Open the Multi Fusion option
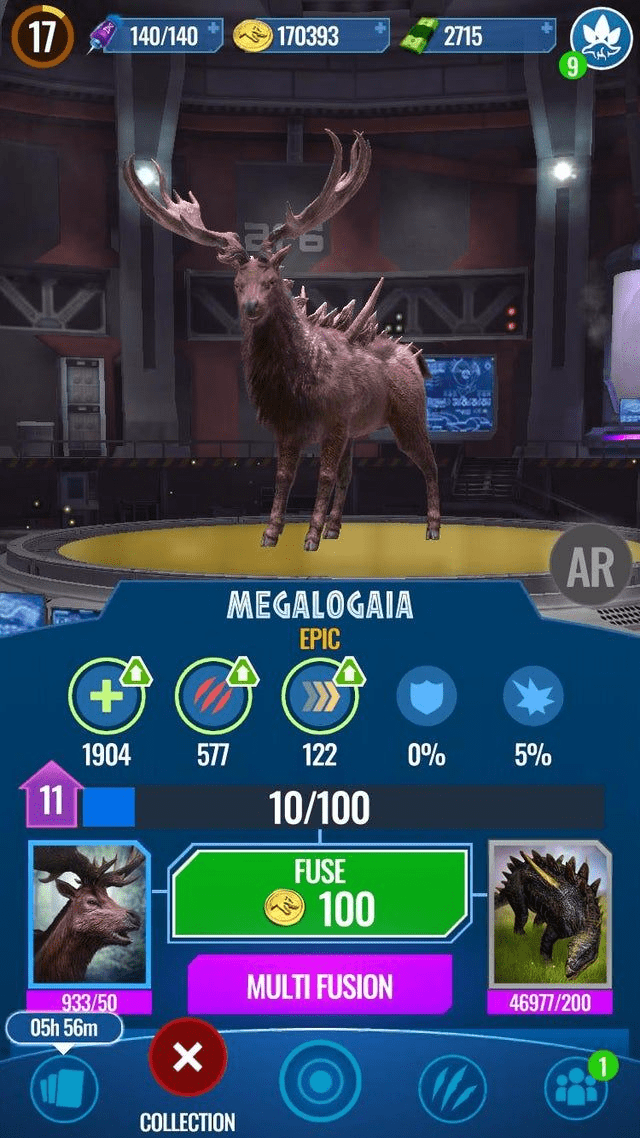The image size is (640, 1138). (319, 985)
